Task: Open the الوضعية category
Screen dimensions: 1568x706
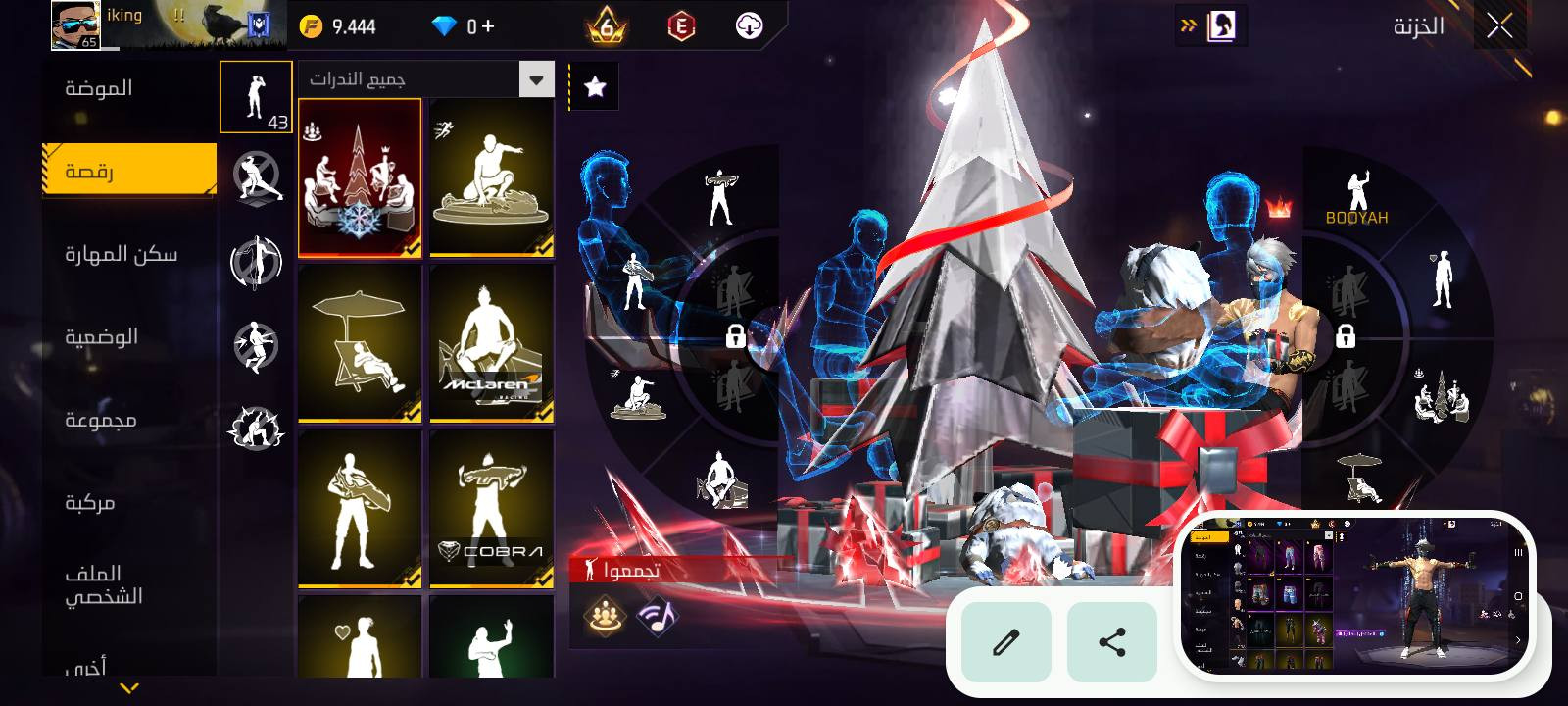Action: tap(101, 337)
